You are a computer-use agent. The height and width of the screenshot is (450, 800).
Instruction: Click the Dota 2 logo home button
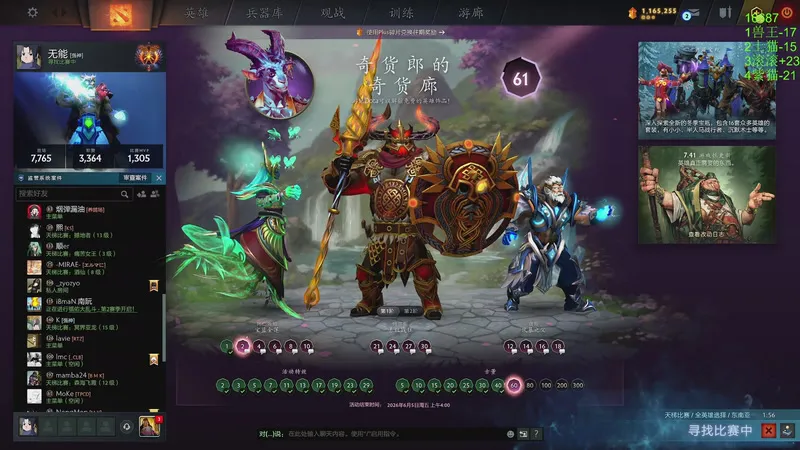pyautogui.click(x=114, y=14)
